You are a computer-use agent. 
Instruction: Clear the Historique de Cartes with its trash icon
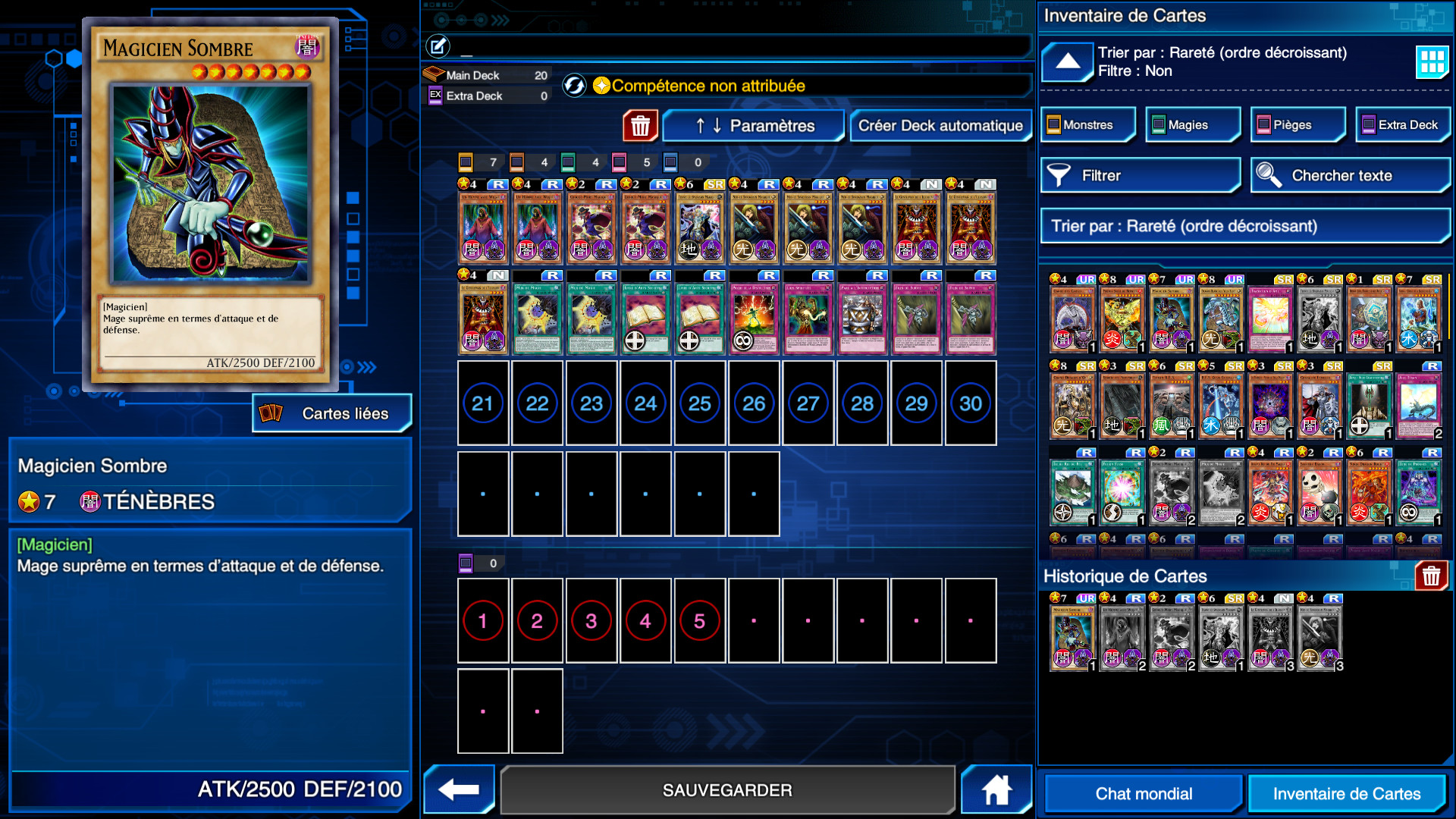click(1430, 576)
